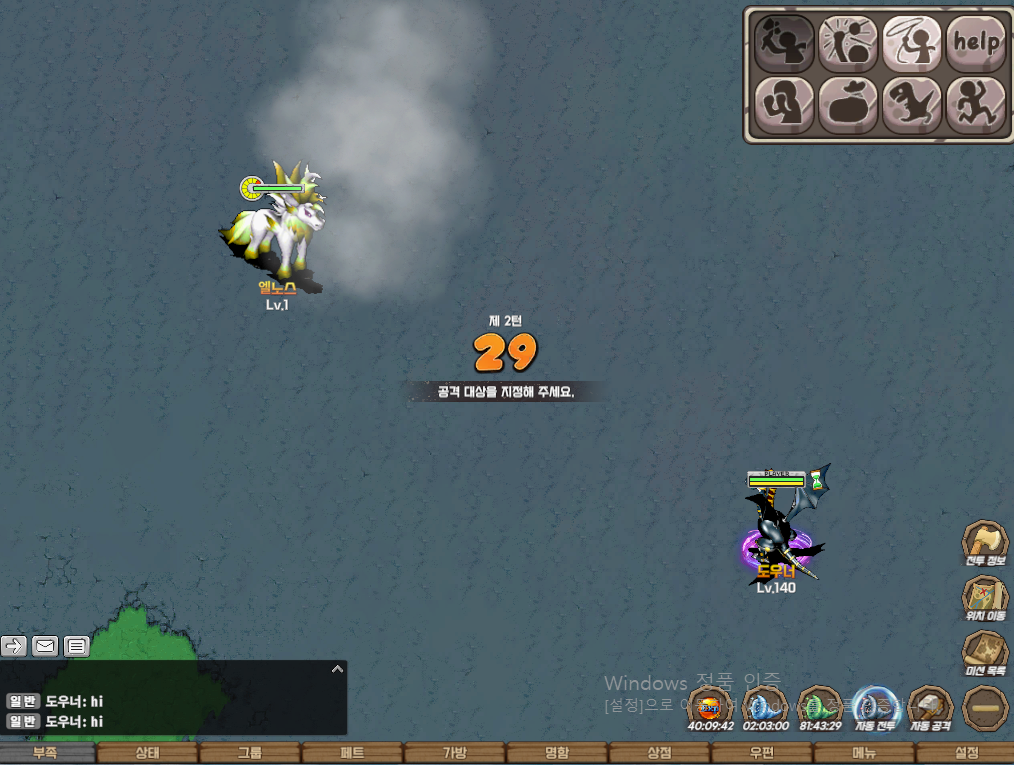Click the envelope mail icon above chat
The width and height of the screenshot is (1014, 765).
pyautogui.click(x=45, y=646)
